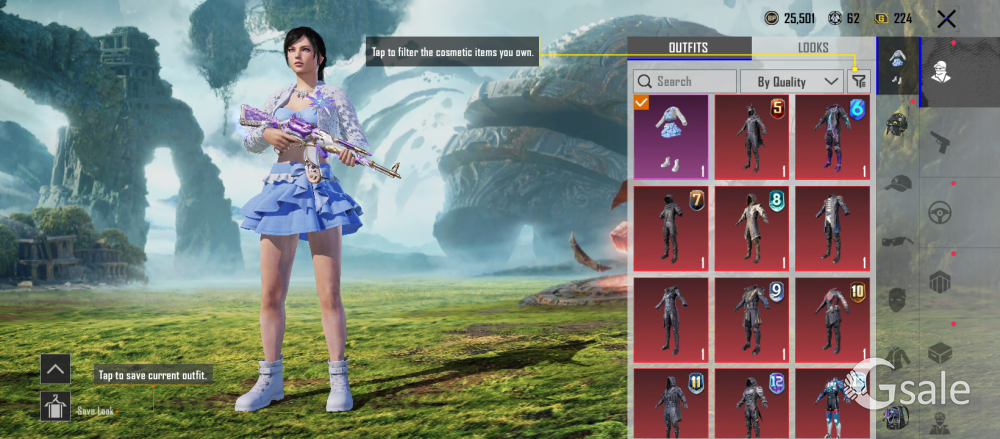Choose the outfit with badge 11
Screen dimensions: 1000x439
point(671,402)
